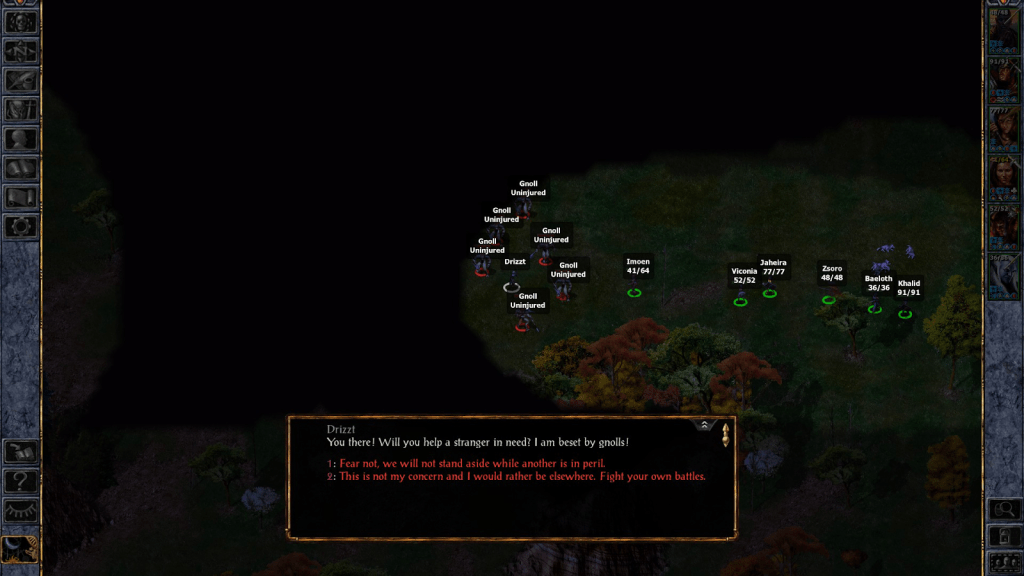Expand the dialogue box with the double-arrow button
Image resolution: width=1024 pixels, height=576 pixels.
(704, 425)
